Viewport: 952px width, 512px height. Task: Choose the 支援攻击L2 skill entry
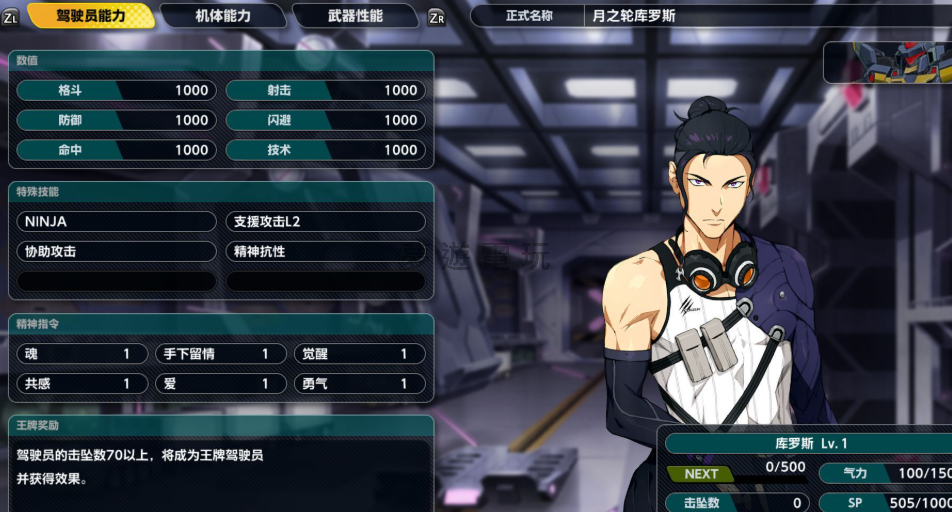coord(325,222)
